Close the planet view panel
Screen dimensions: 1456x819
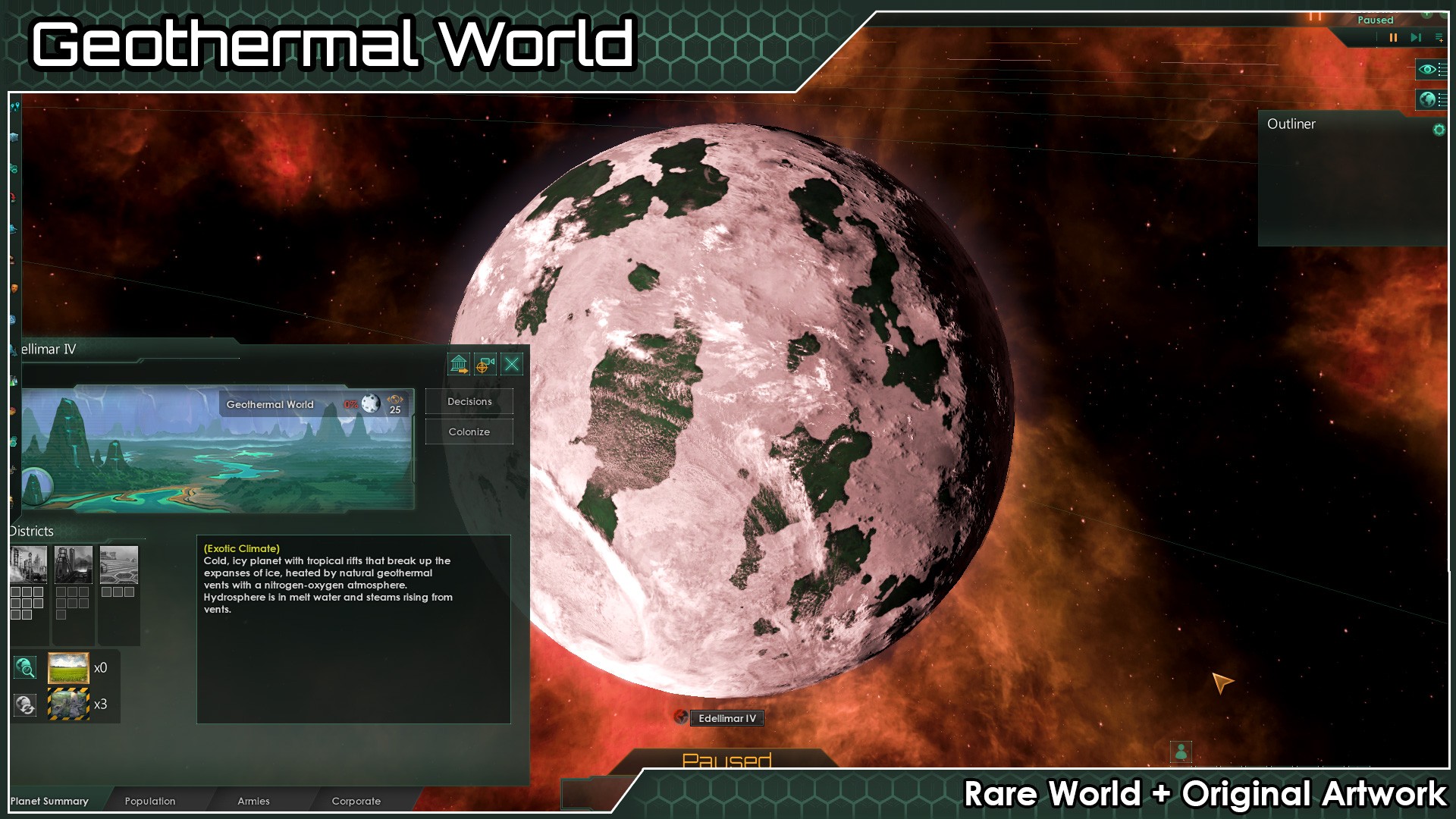click(512, 365)
